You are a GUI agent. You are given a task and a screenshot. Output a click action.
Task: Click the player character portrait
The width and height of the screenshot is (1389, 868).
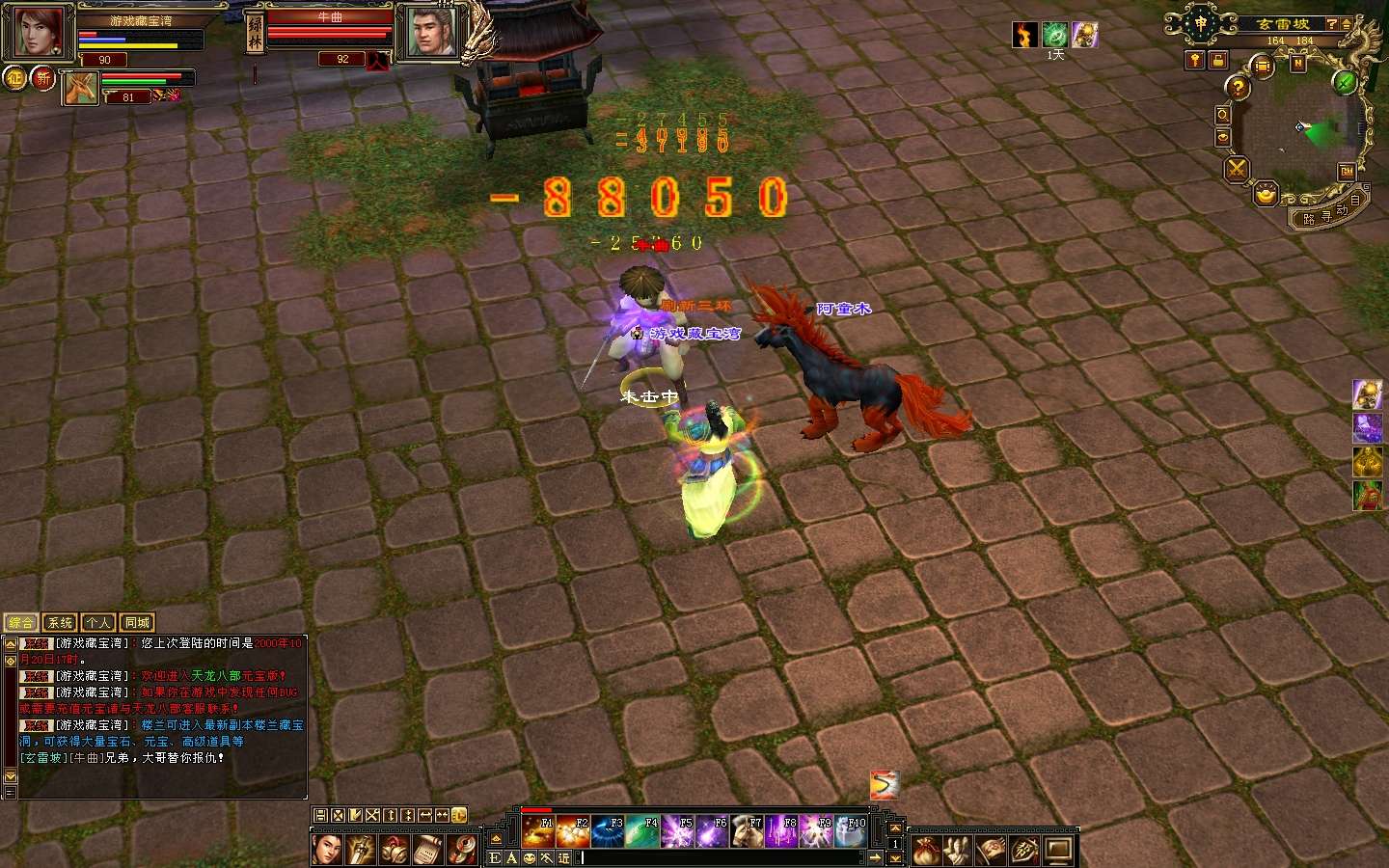(x=39, y=33)
